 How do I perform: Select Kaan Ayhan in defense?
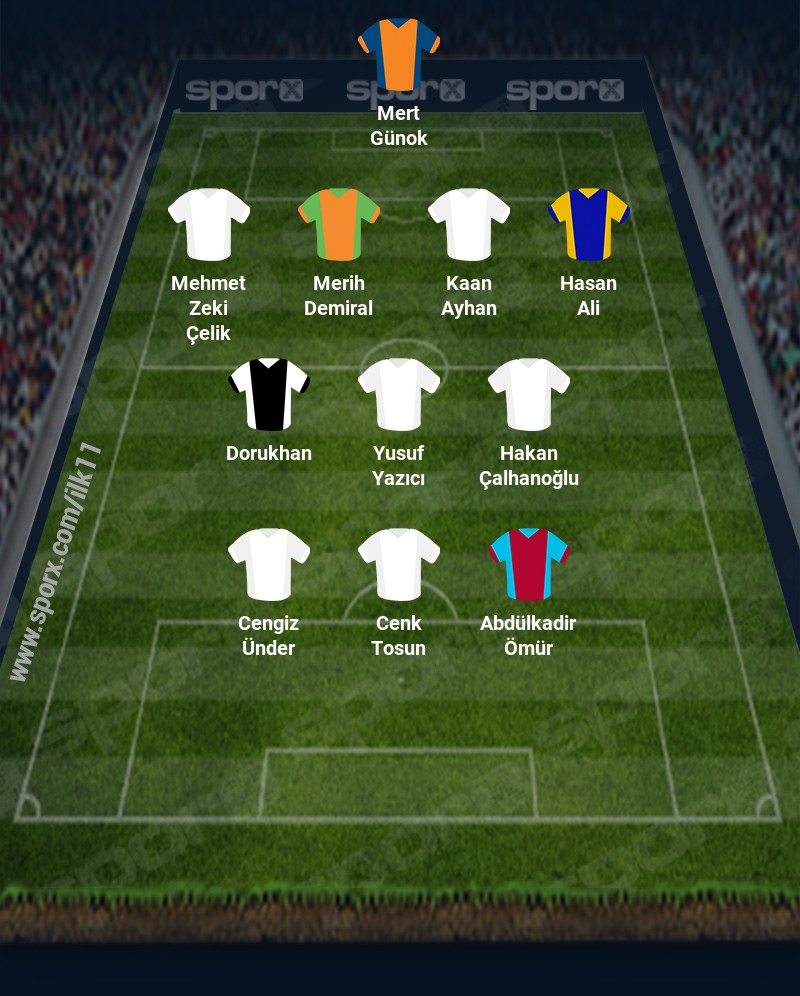click(469, 224)
